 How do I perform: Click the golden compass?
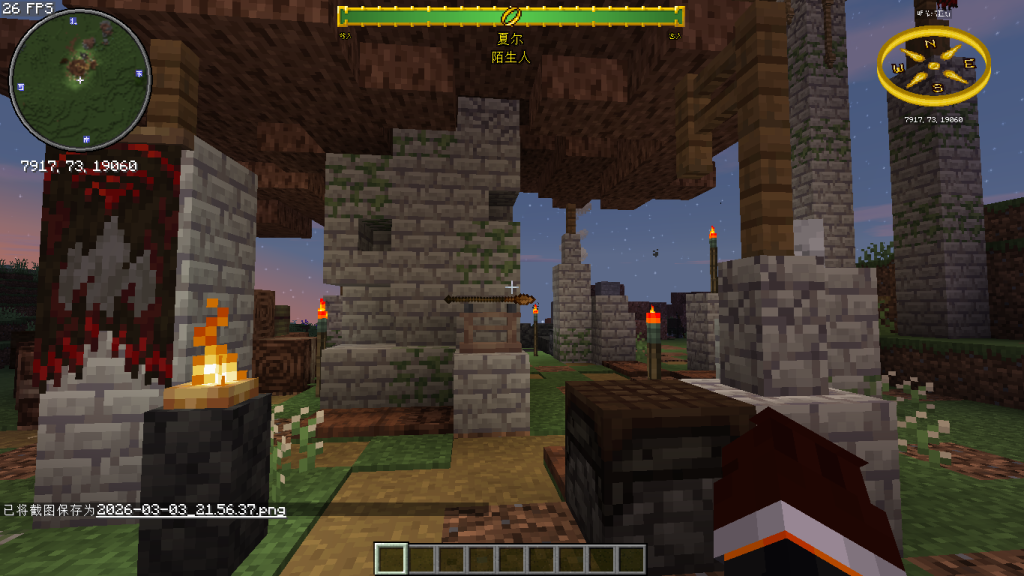[933, 66]
